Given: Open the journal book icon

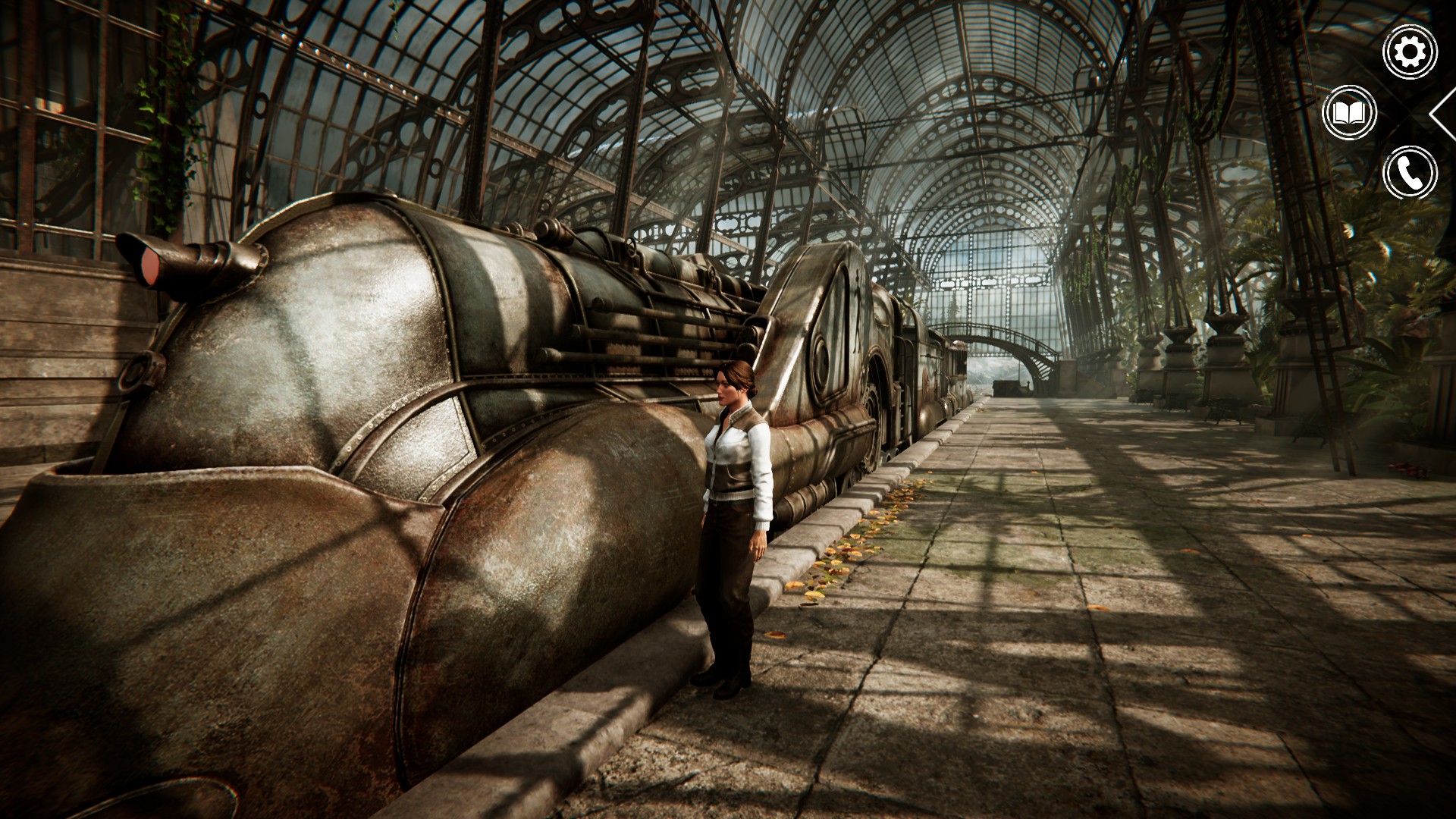Looking at the screenshot, I should [x=1349, y=113].
